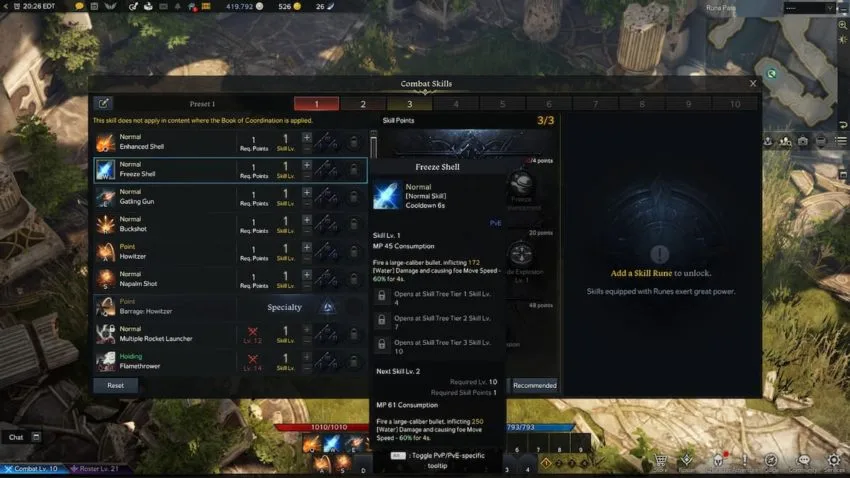Select skill preset tab 1

tap(317, 103)
